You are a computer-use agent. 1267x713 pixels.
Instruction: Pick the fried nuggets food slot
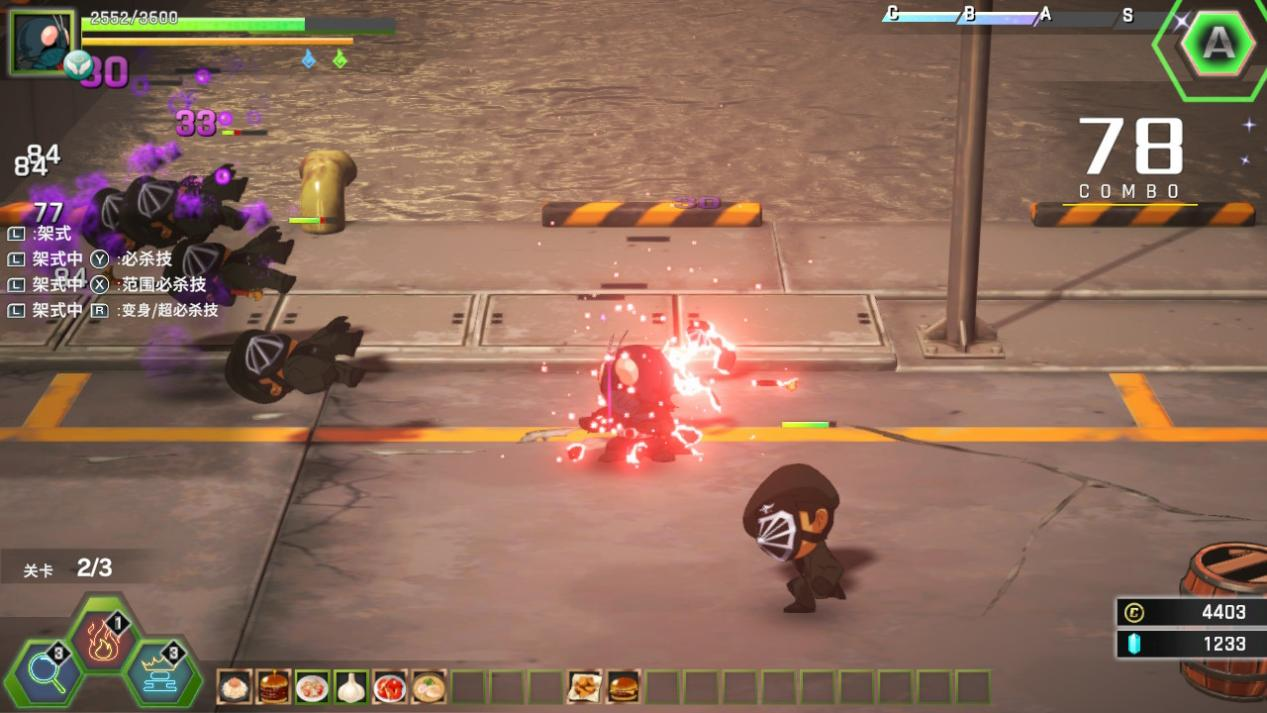(x=584, y=687)
